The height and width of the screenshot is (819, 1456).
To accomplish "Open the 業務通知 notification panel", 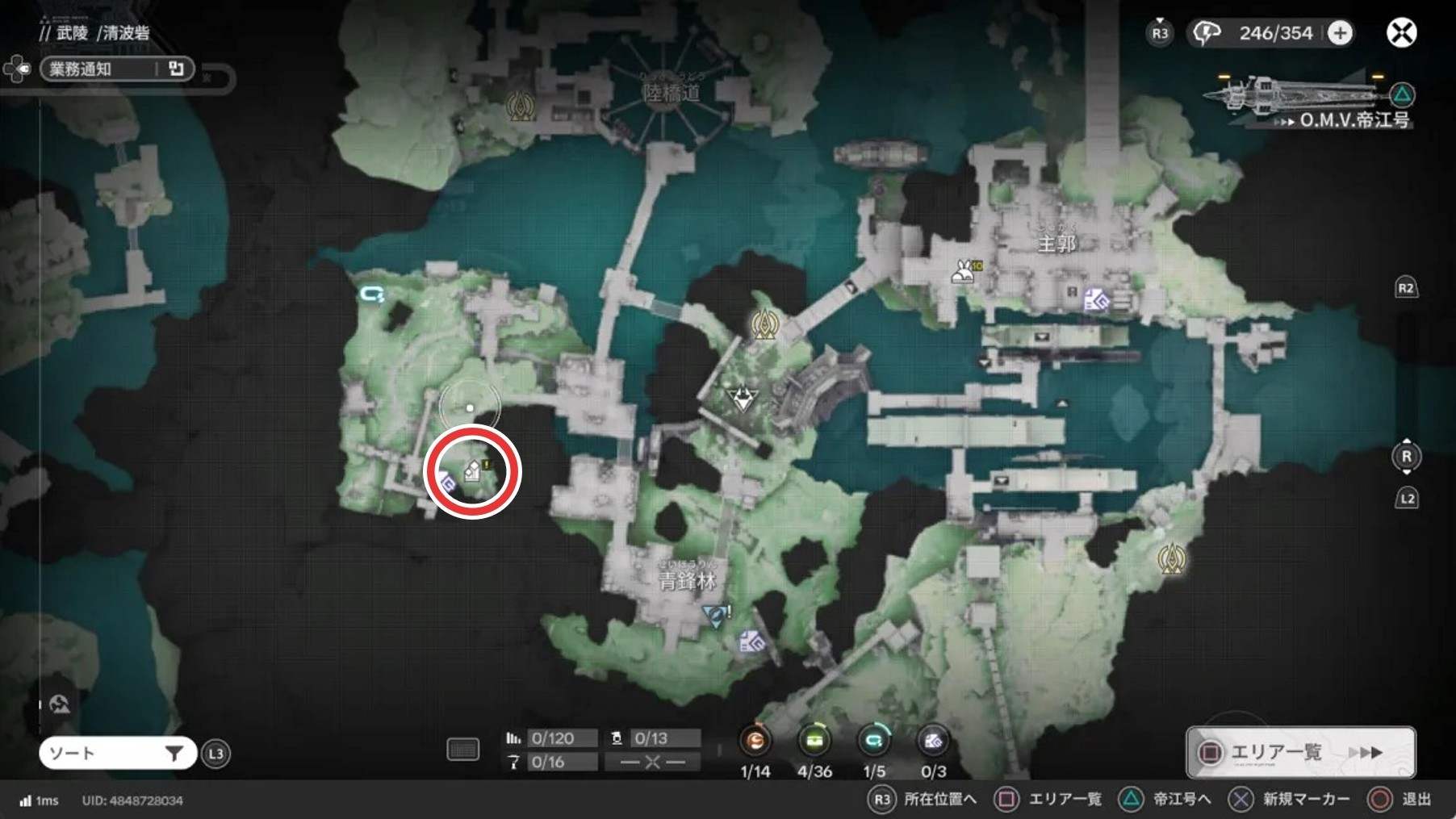I will click(116, 69).
